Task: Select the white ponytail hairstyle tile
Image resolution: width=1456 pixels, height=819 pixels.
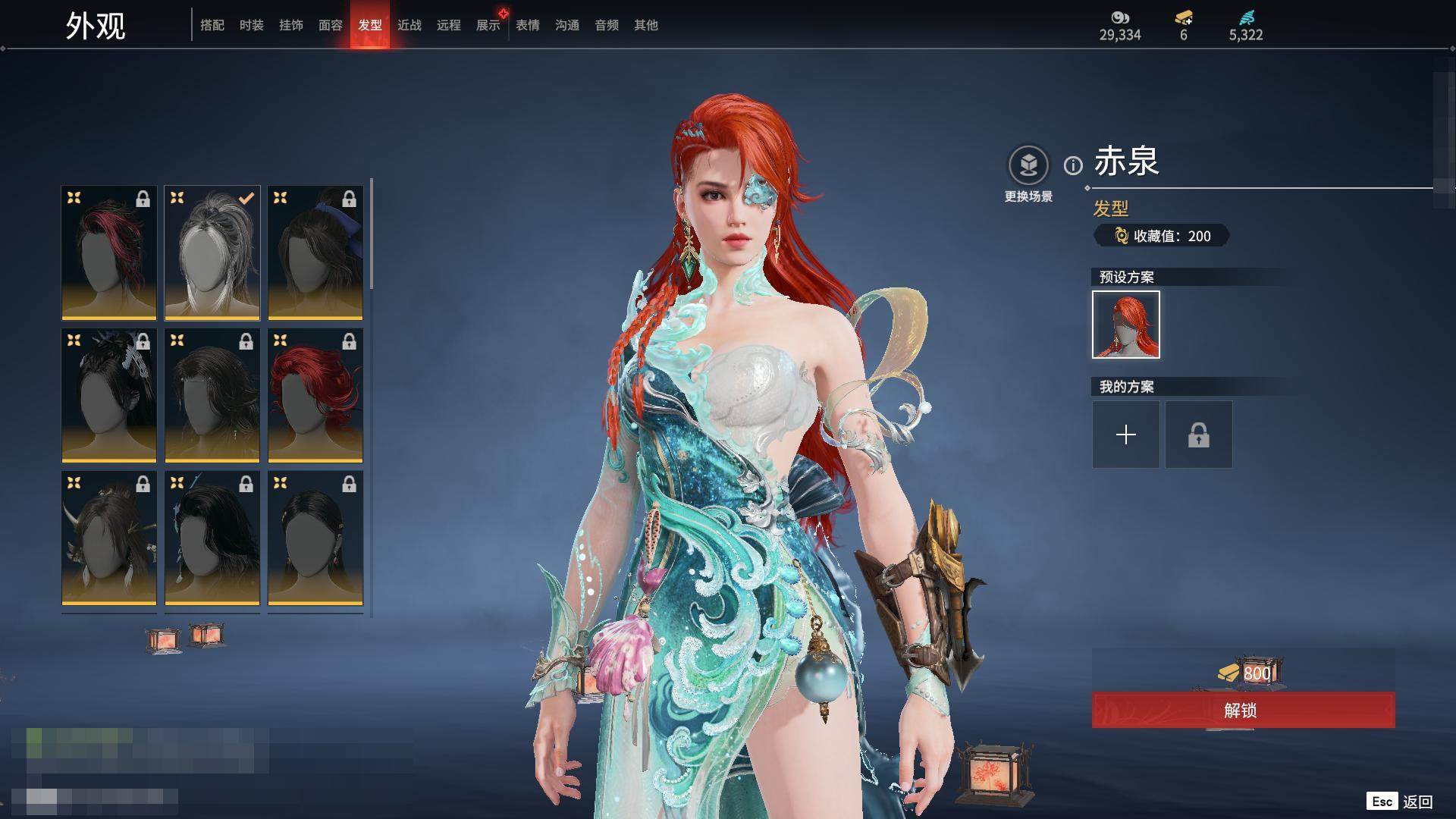Action: tap(212, 253)
